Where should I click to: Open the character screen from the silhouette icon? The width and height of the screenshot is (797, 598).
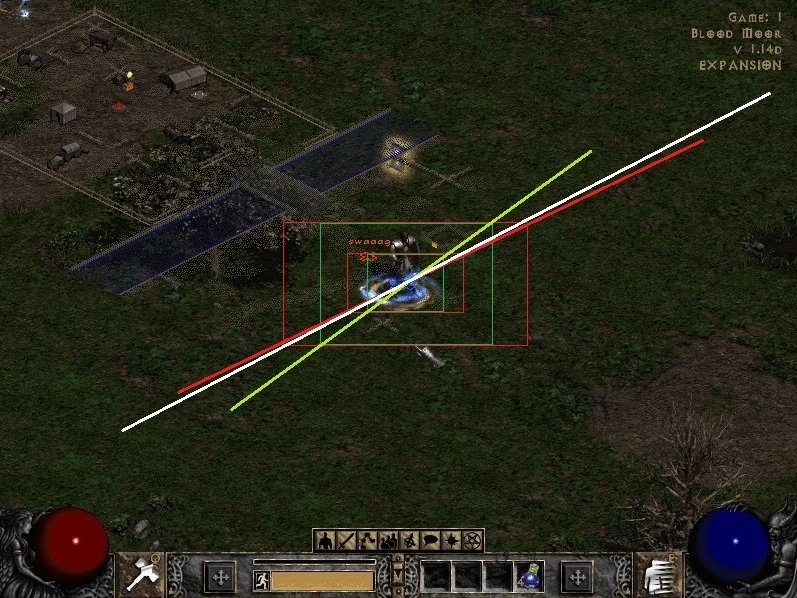pyautogui.click(x=325, y=541)
